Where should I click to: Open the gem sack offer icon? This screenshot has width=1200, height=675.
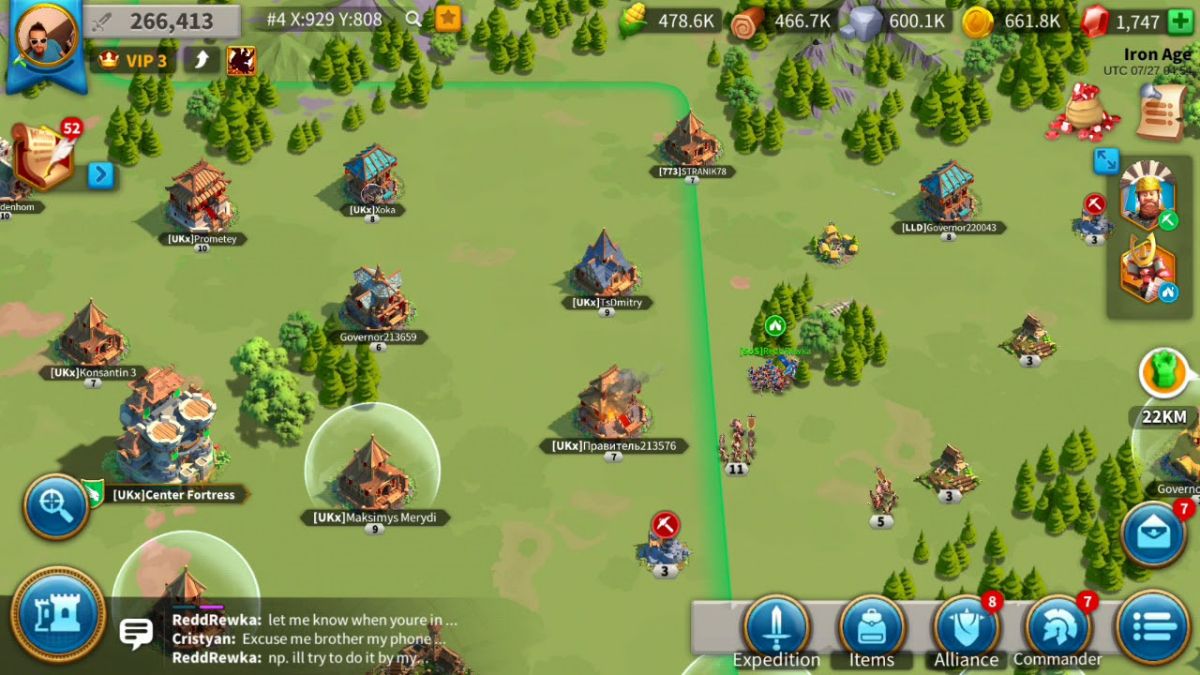pos(1084,113)
